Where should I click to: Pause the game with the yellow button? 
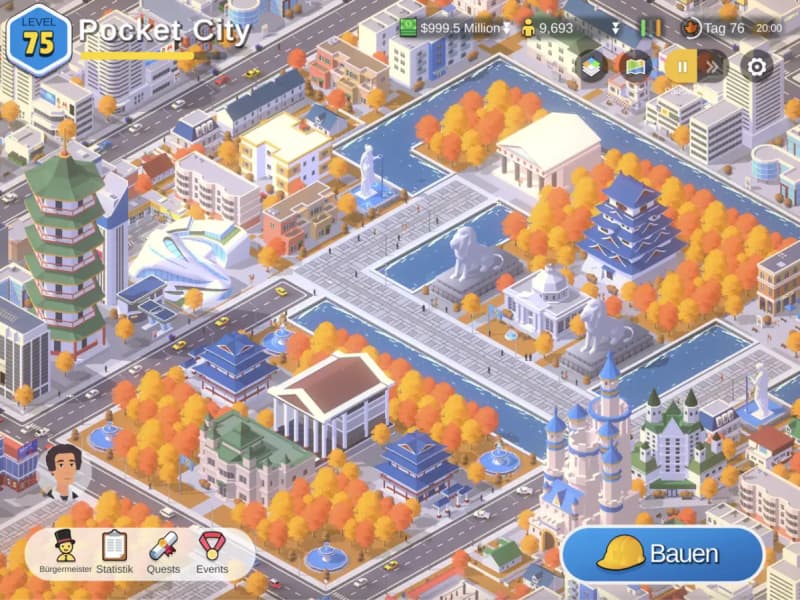[682, 67]
